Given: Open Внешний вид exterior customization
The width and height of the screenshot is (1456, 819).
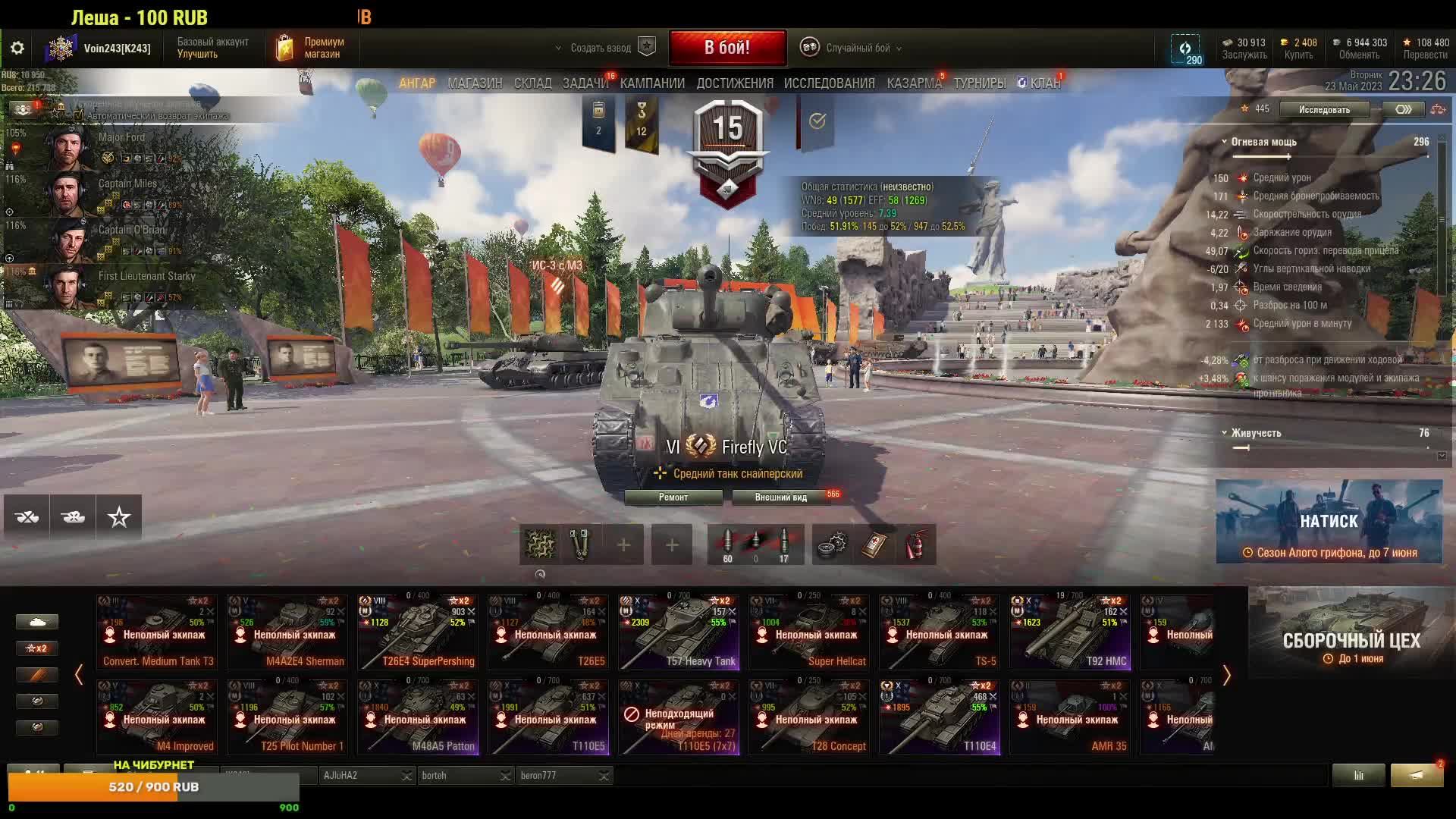Looking at the screenshot, I should 780,497.
